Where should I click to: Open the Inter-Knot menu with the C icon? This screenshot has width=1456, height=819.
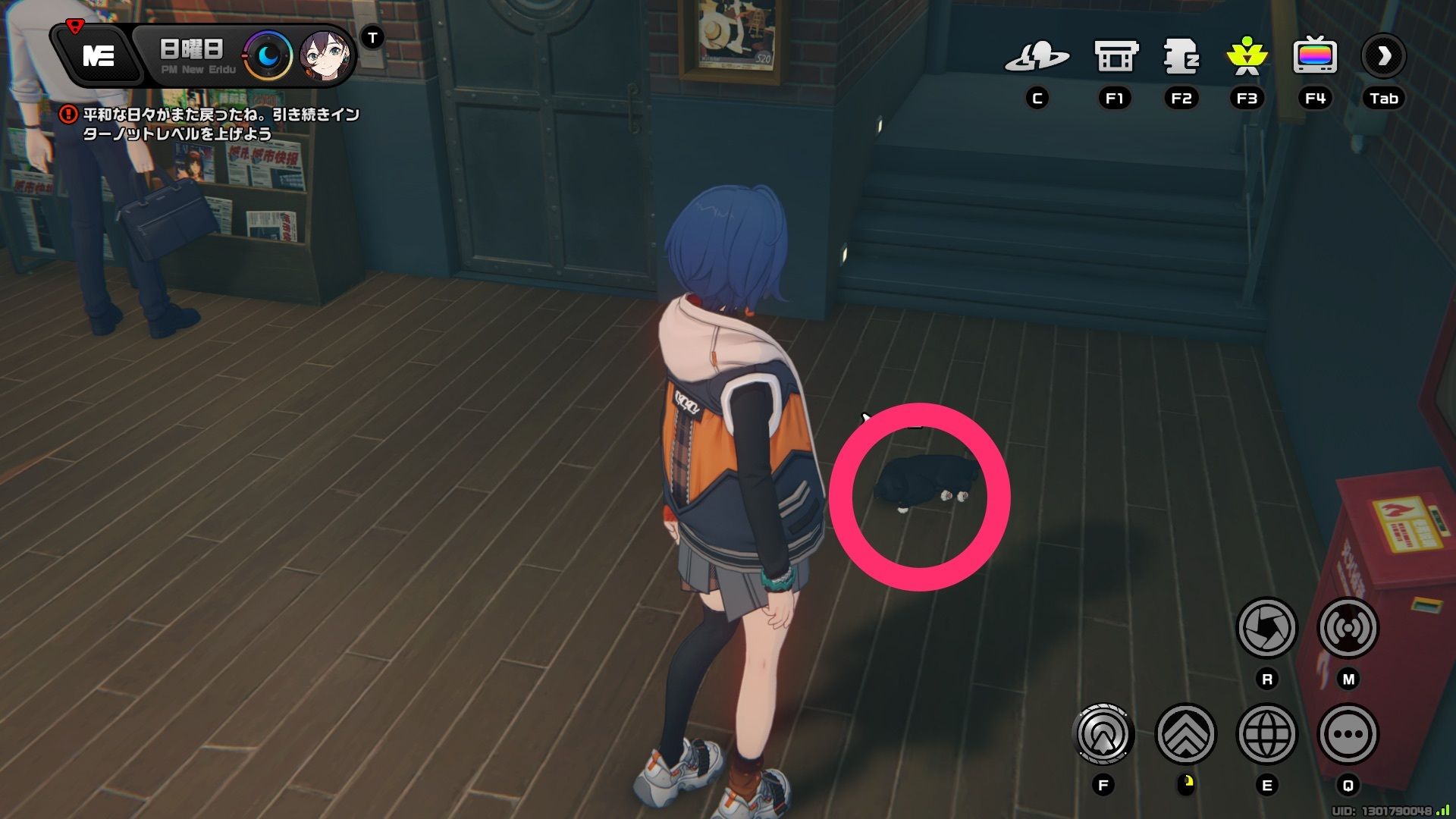[1038, 55]
